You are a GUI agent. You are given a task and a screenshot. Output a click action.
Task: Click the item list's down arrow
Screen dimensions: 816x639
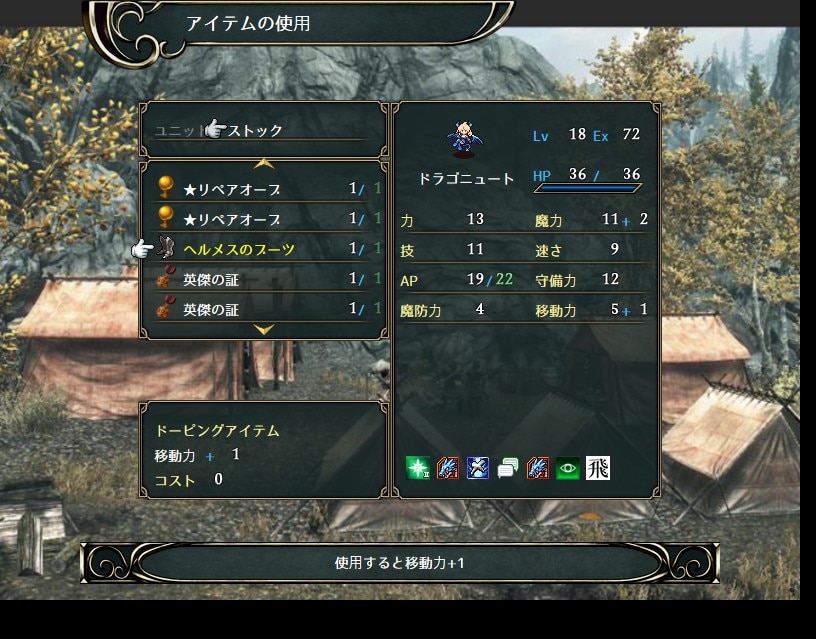point(264,329)
